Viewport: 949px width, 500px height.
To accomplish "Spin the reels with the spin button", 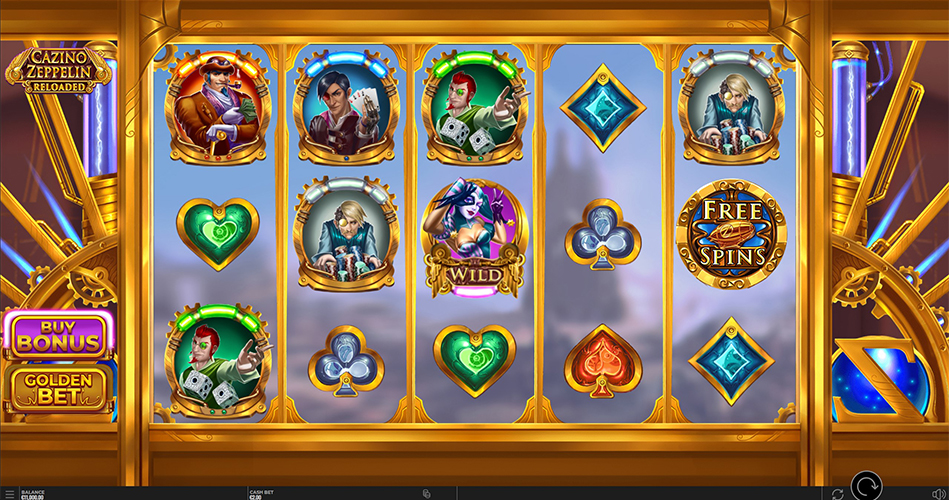I will coord(866,488).
